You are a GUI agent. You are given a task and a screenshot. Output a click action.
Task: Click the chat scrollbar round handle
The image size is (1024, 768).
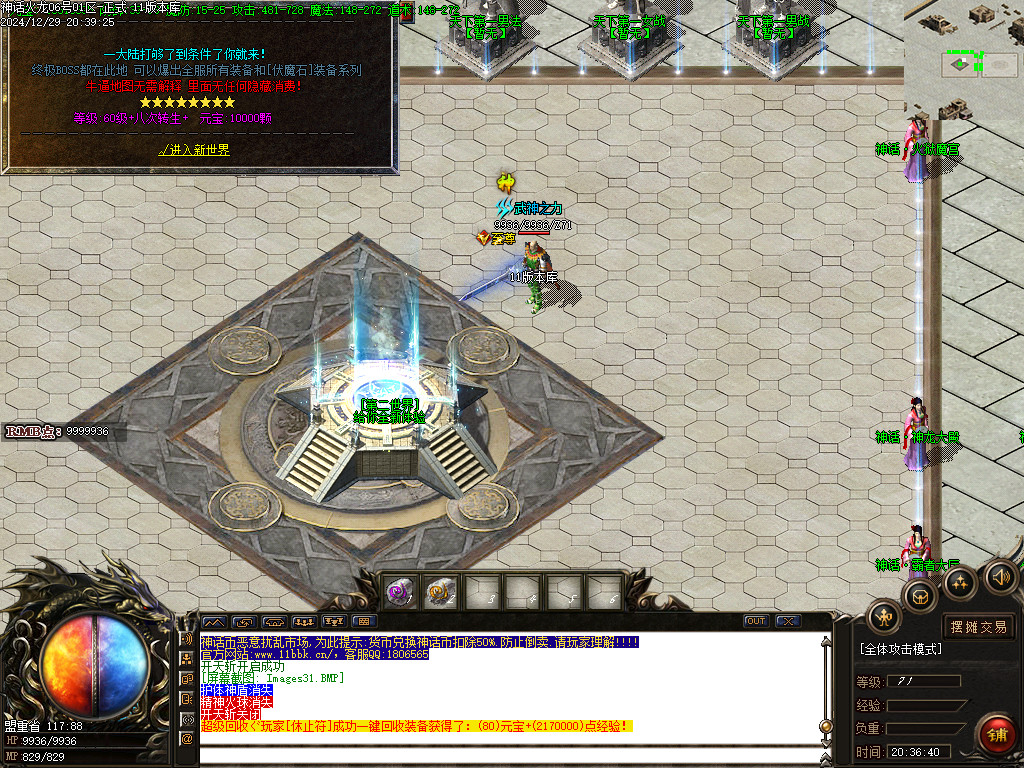(x=825, y=727)
